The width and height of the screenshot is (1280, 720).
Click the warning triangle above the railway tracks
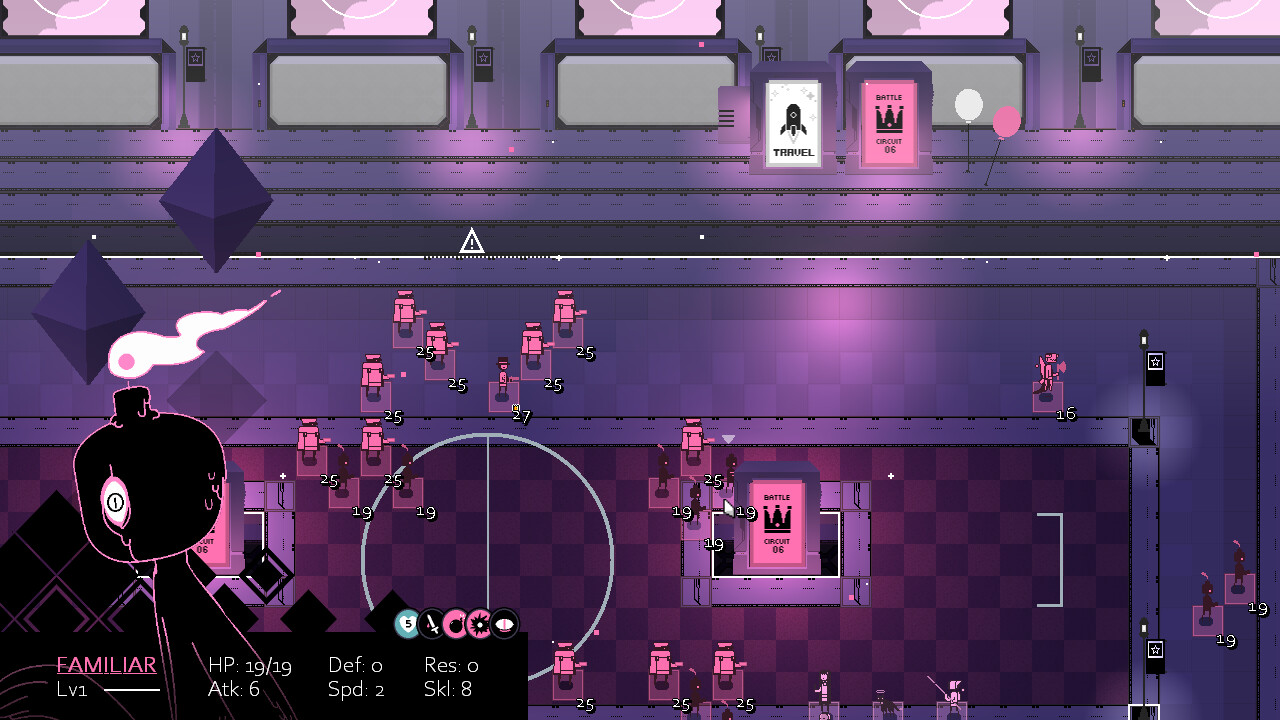(470, 241)
